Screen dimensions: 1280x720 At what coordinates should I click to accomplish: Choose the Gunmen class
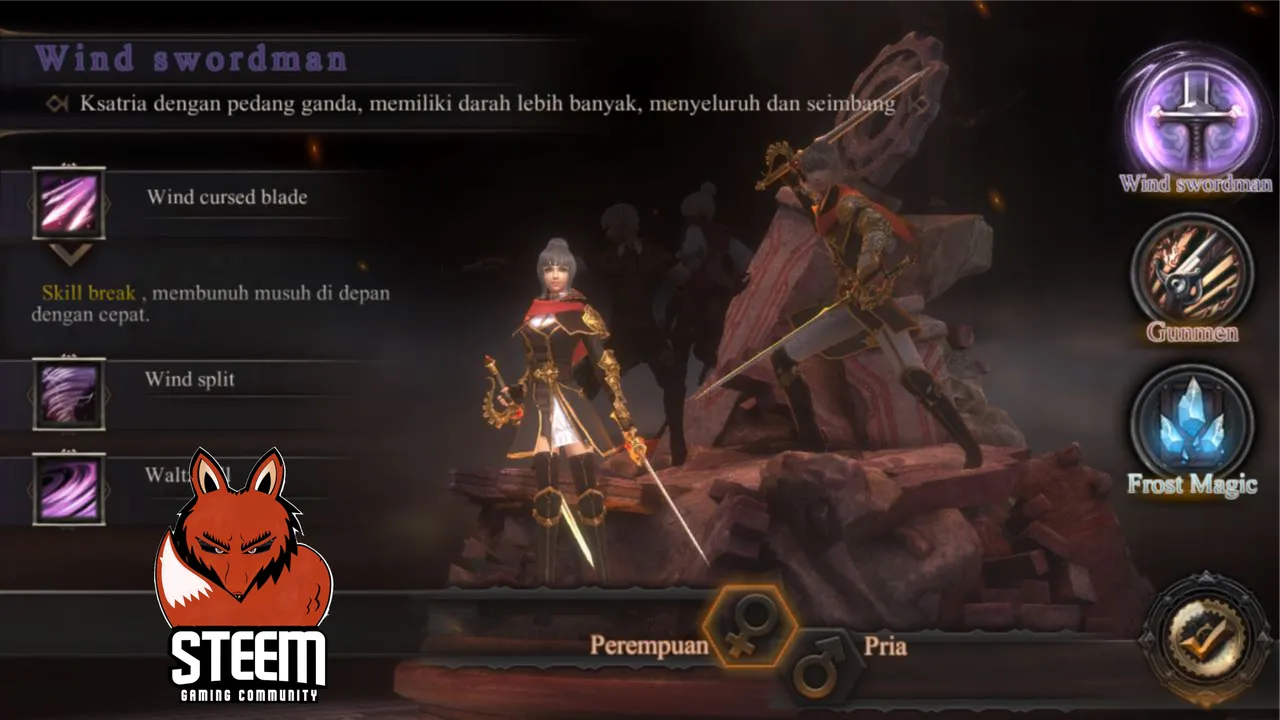point(1191,269)
